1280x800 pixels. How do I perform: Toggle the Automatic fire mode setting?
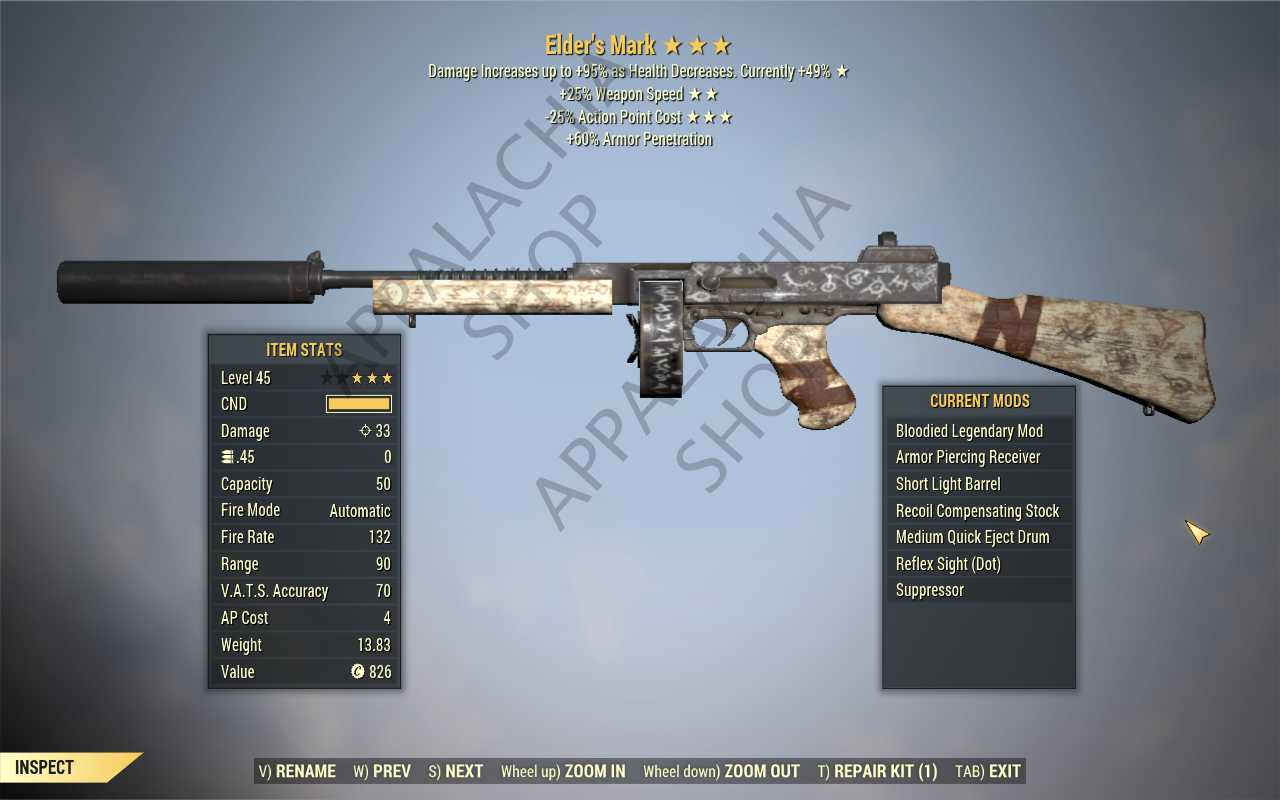pos(360,510)
